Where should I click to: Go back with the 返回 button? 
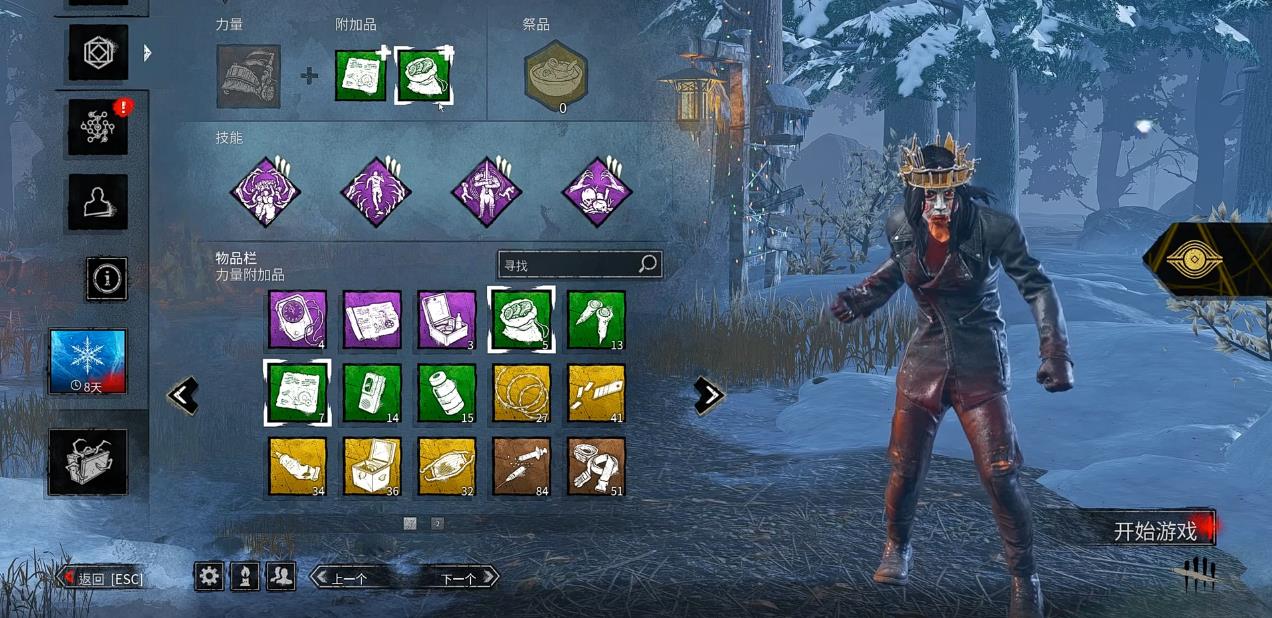103,578
